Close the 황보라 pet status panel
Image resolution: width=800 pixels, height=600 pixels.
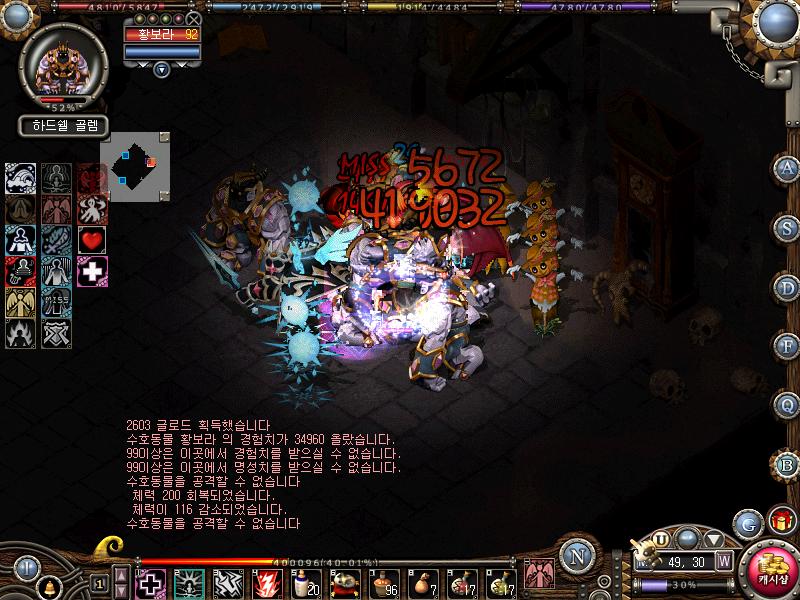coord(194,19)
